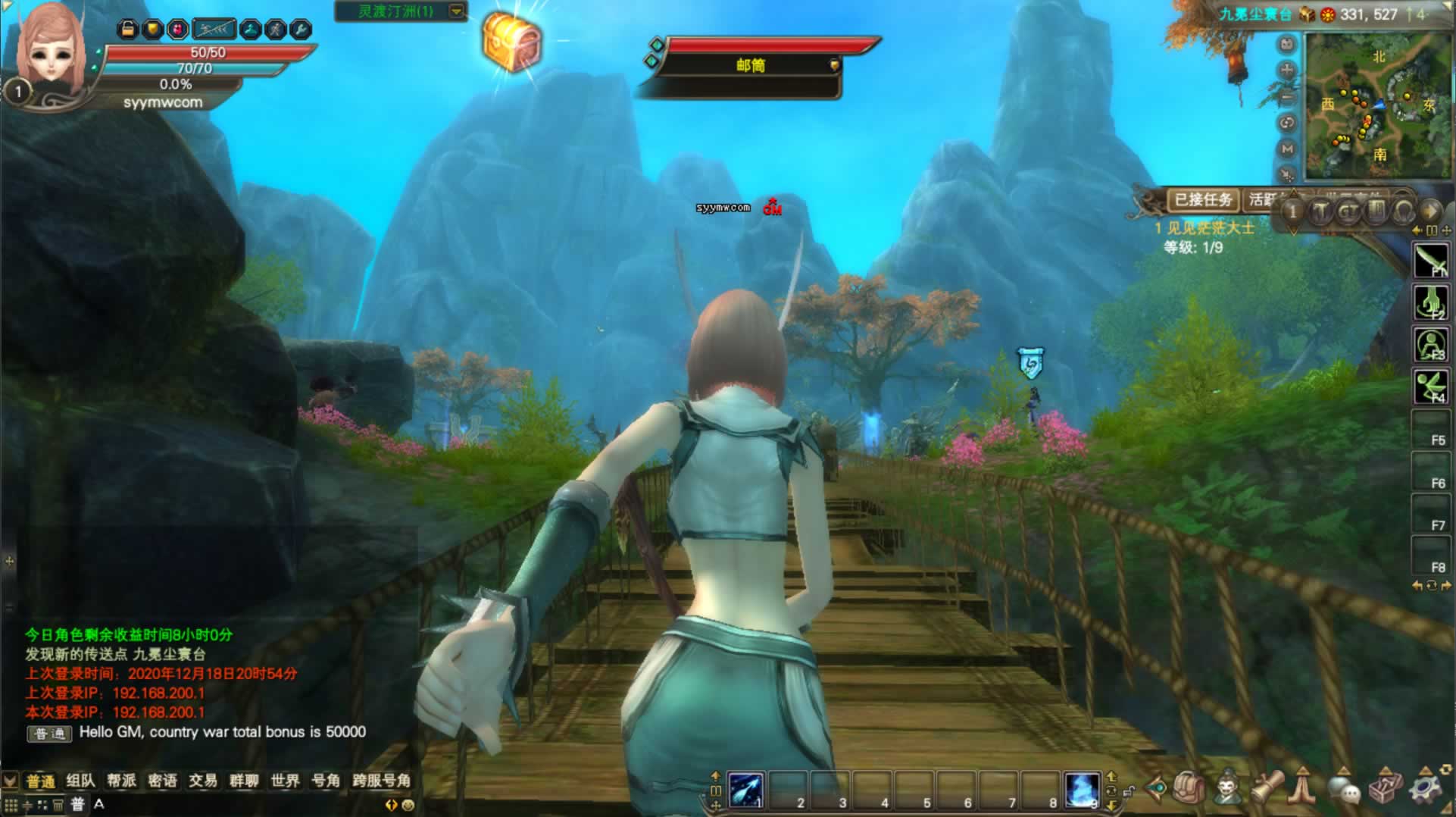Open the character portrait menu icon
The image size is (1456, 817).
(1228, 789)
